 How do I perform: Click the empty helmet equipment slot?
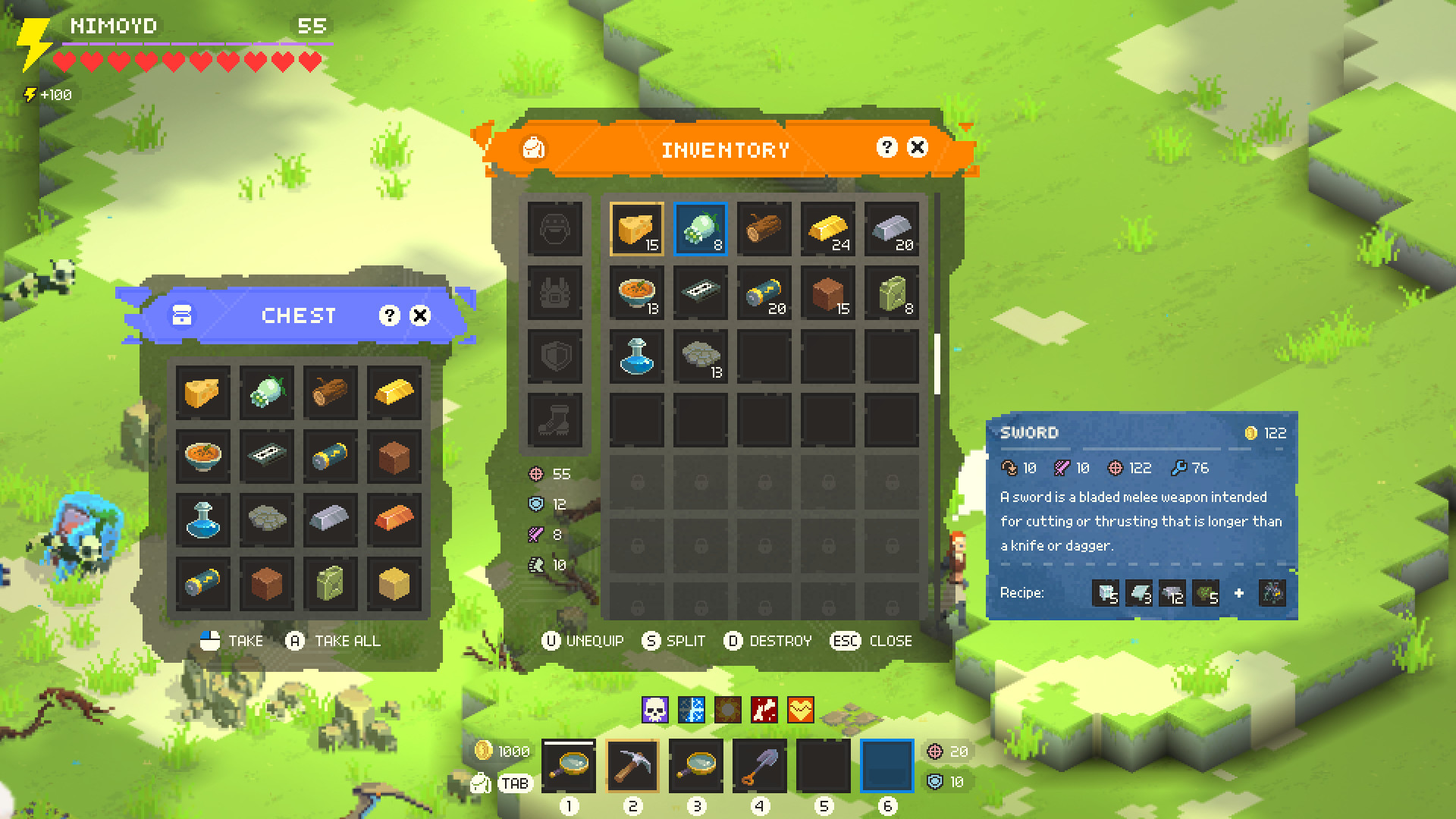[x=556, y=229]
